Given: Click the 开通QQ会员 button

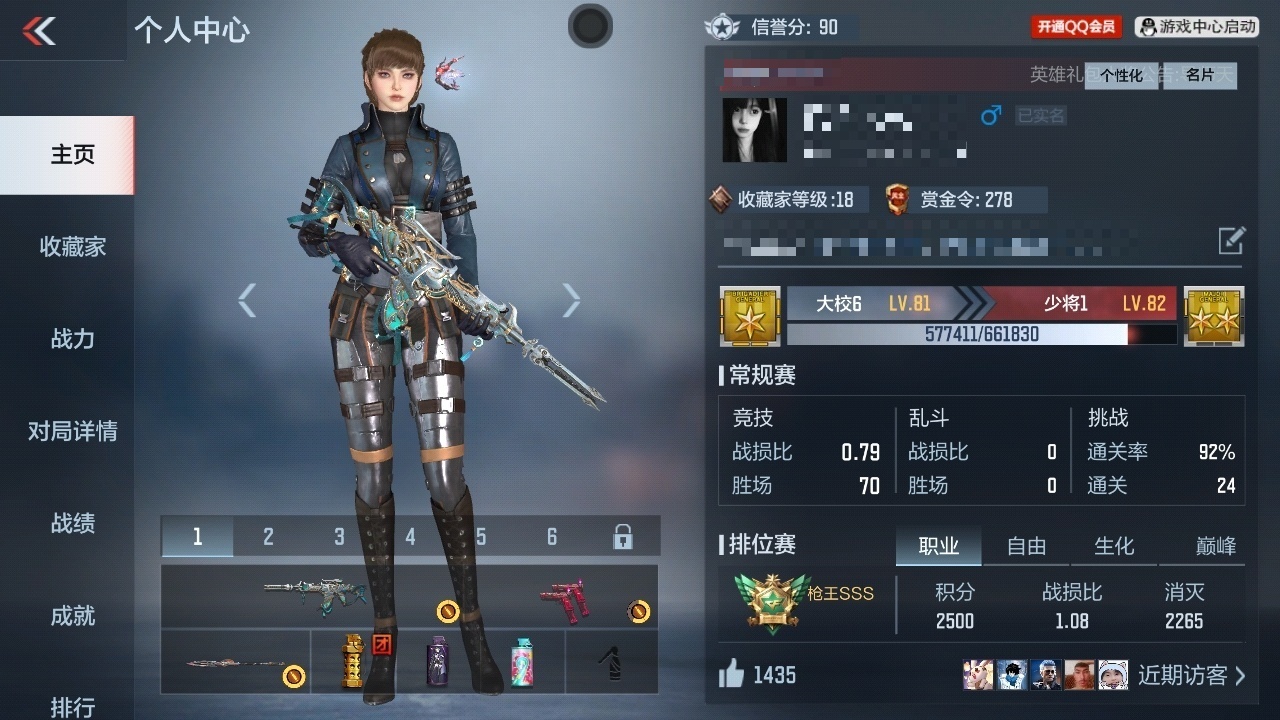Looking at the screenshot, I should (1076, 27).
